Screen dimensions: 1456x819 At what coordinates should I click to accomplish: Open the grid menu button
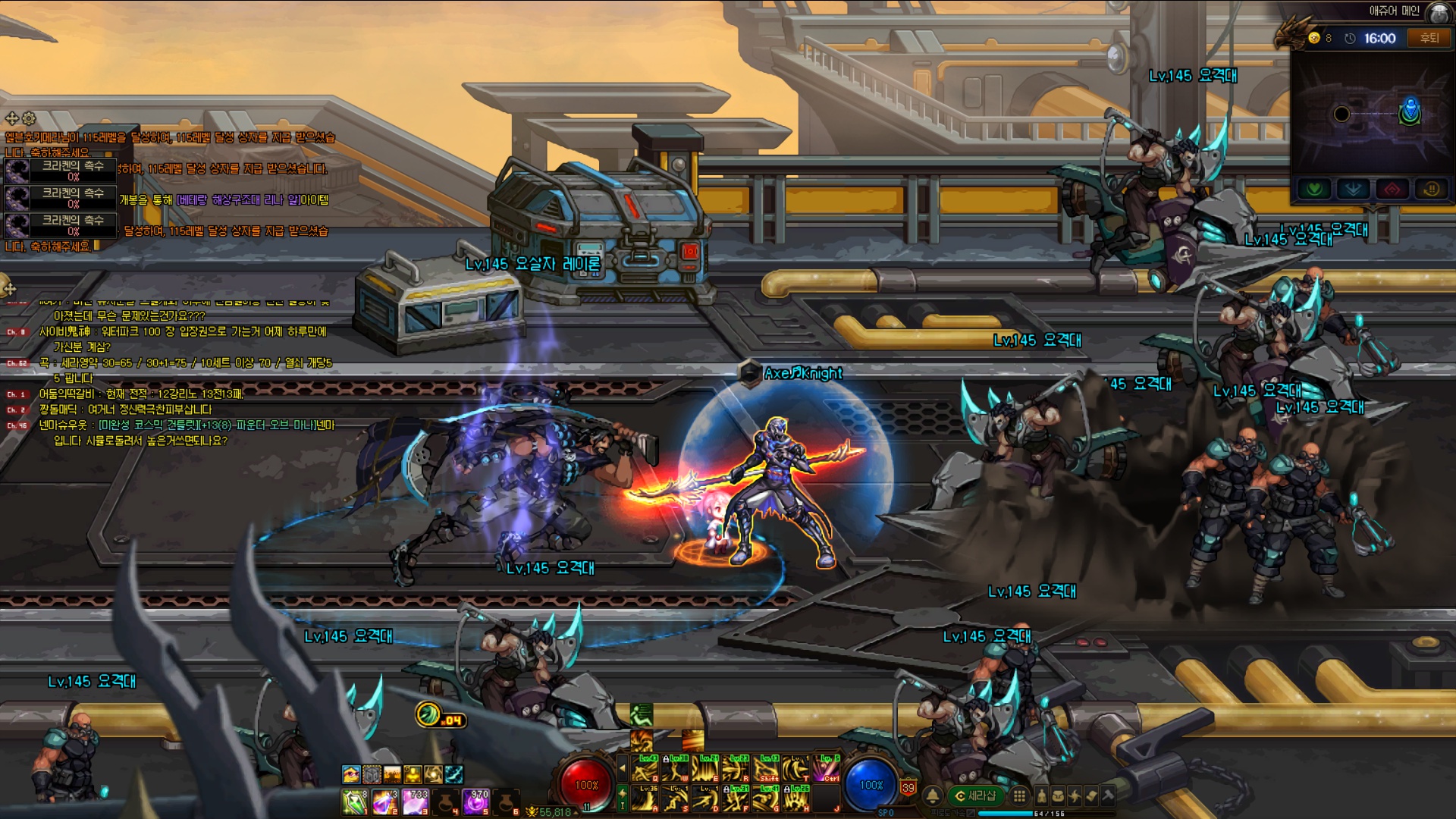[1020, 795]
